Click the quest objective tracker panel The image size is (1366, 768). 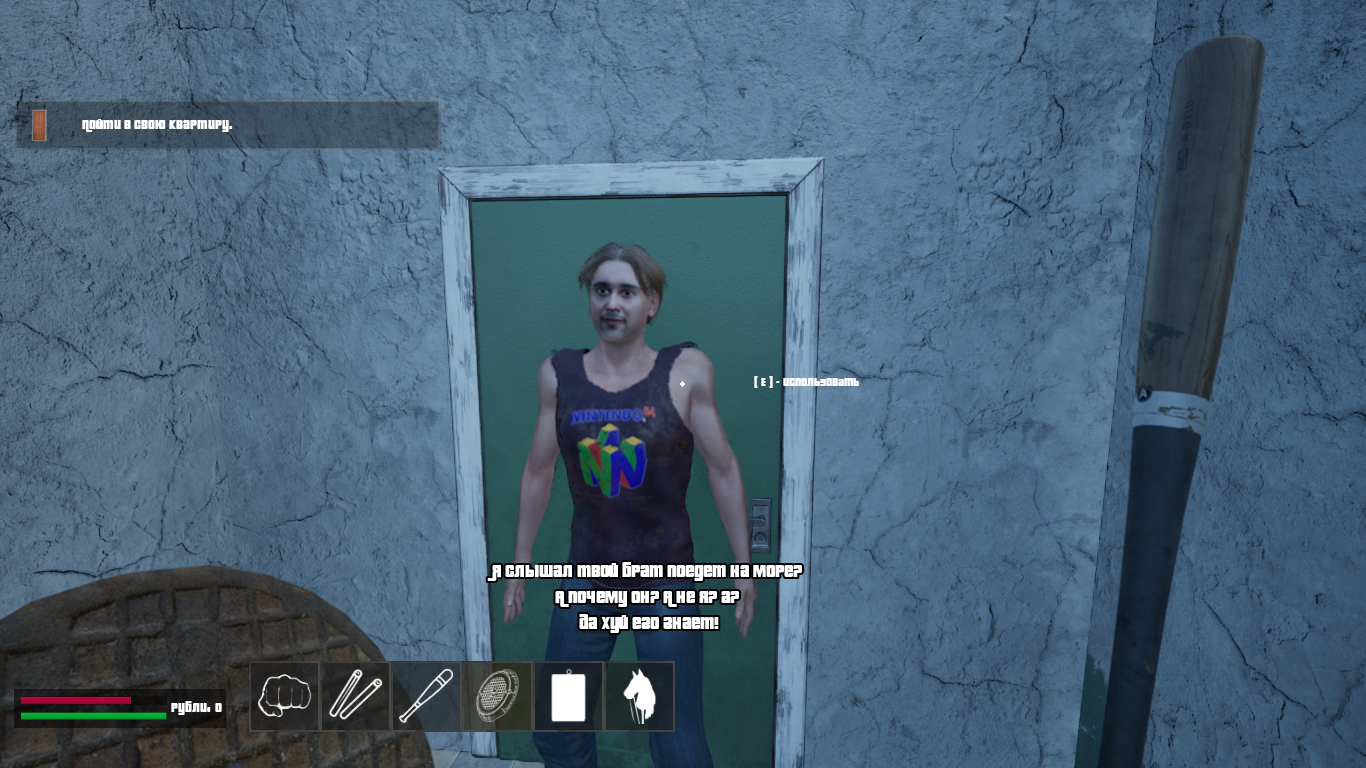pyautogui.click(x=228, y=125)
